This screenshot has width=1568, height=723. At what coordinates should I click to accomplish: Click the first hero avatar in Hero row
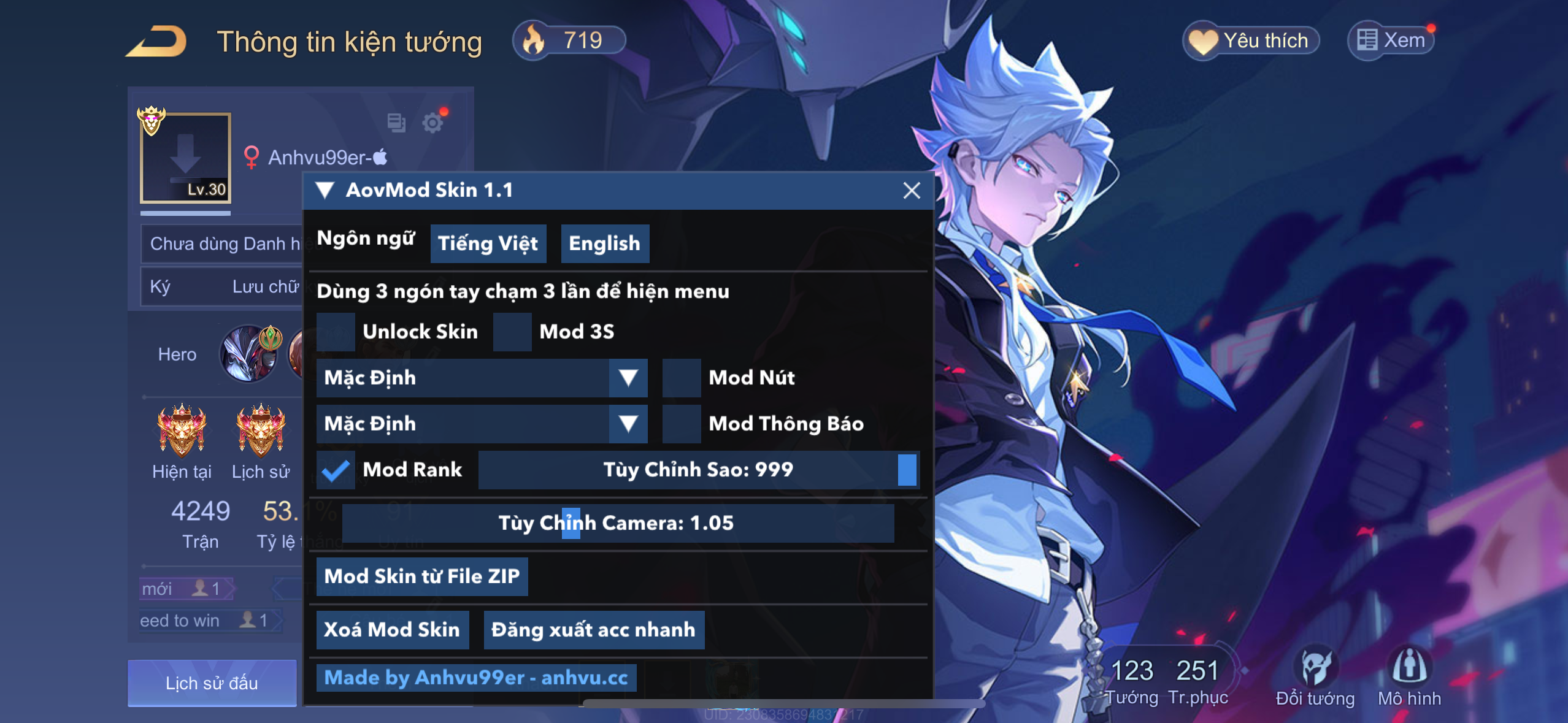(x=248, y=354)
